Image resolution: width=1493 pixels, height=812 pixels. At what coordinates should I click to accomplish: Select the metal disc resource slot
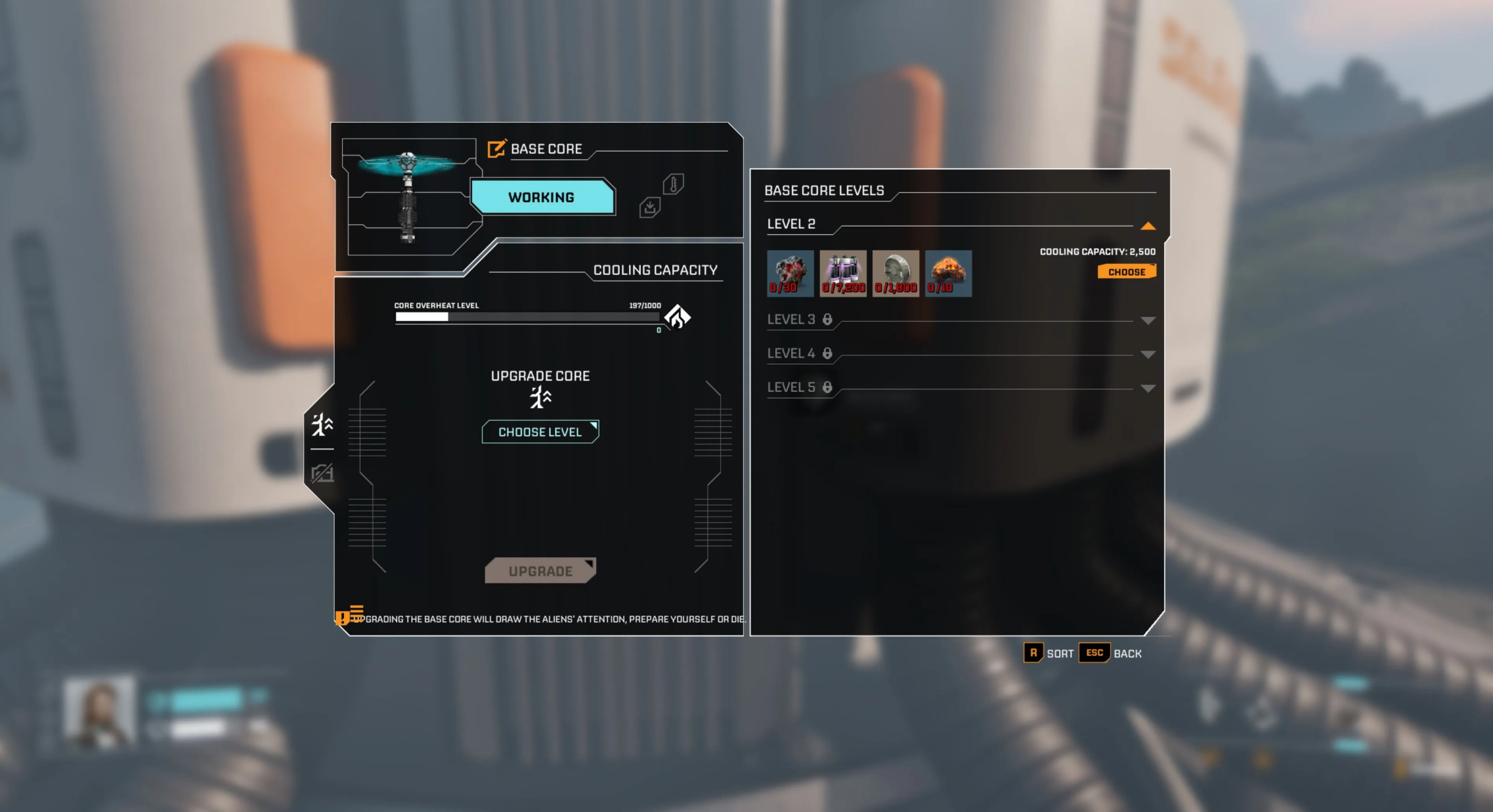click(x=896, y=273)
